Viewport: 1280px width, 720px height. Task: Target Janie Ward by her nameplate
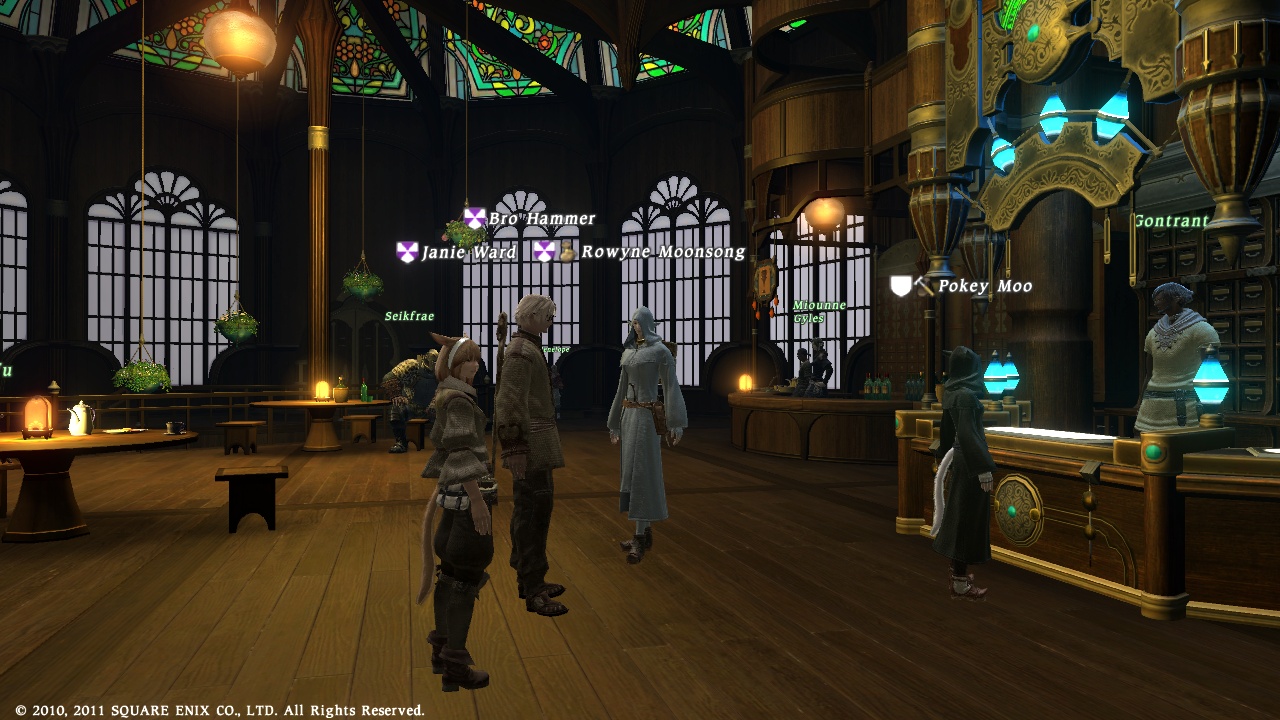pos(468,252)
